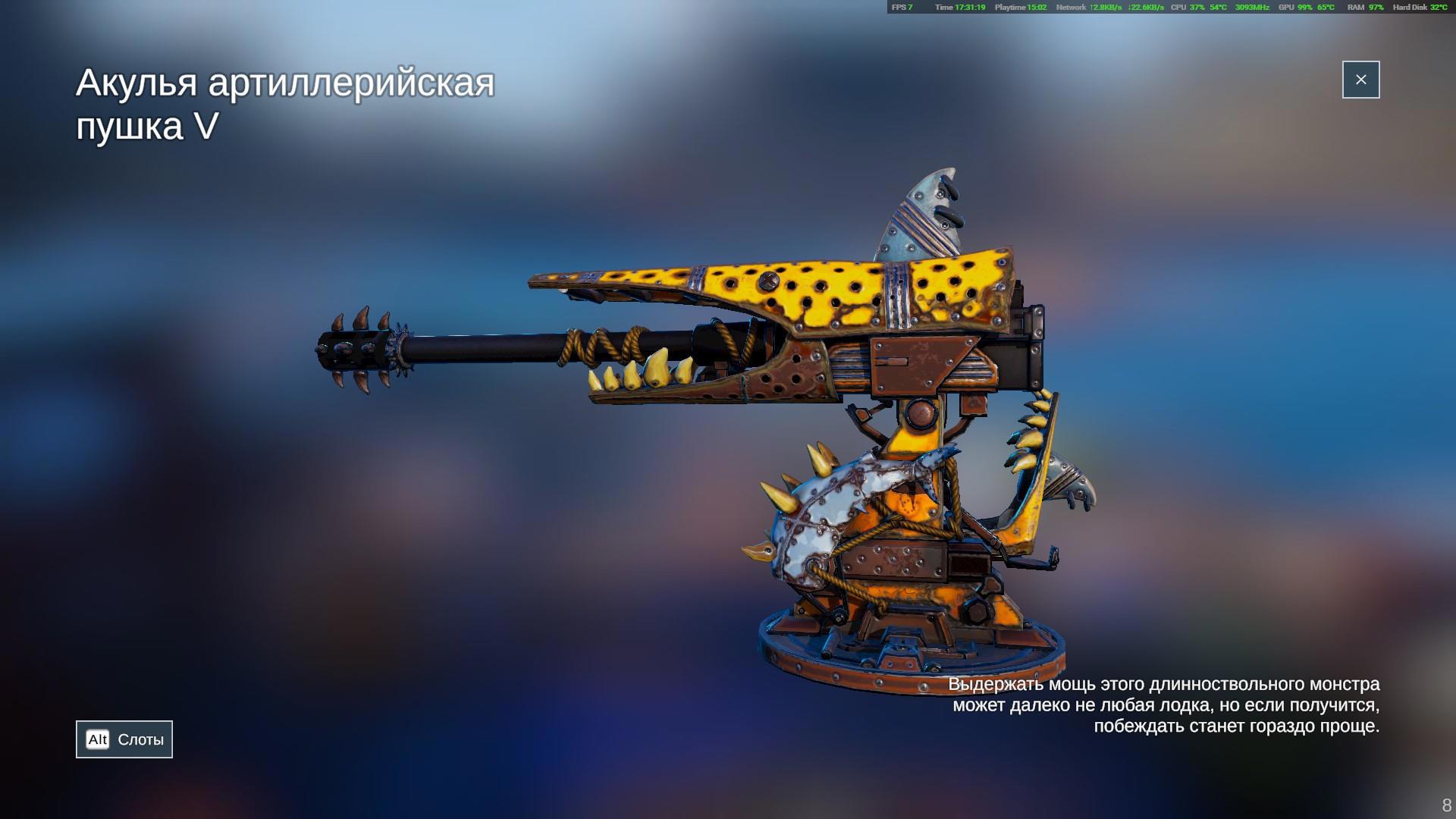Image resolution: width=1456 pixels, height=819 pixels.
Task: Open the Слоты view
Action: click(124, 739)
